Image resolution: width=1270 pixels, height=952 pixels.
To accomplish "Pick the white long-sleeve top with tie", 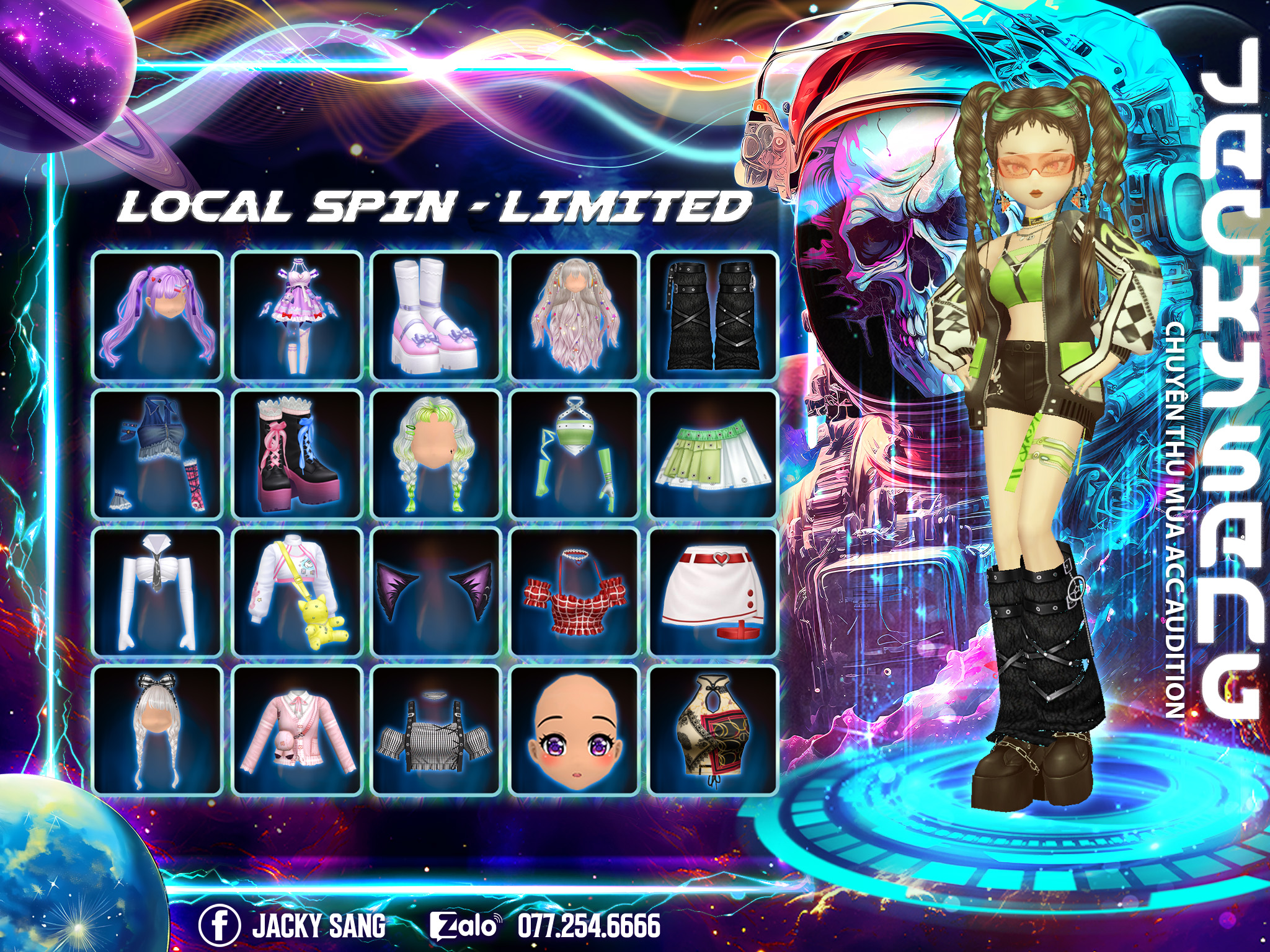I will pyautogui.click(x=158, y=592).
